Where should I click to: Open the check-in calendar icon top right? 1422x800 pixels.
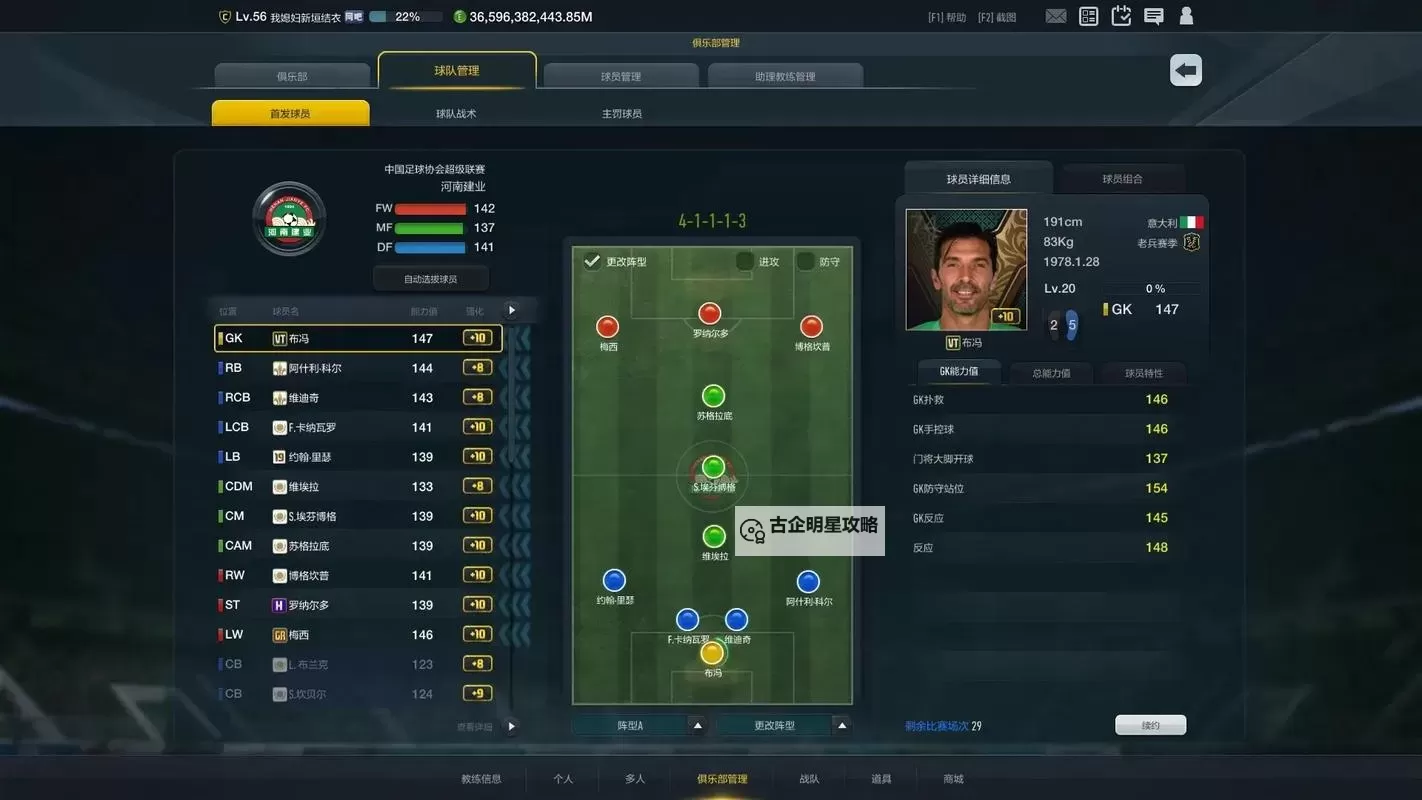1121,16
